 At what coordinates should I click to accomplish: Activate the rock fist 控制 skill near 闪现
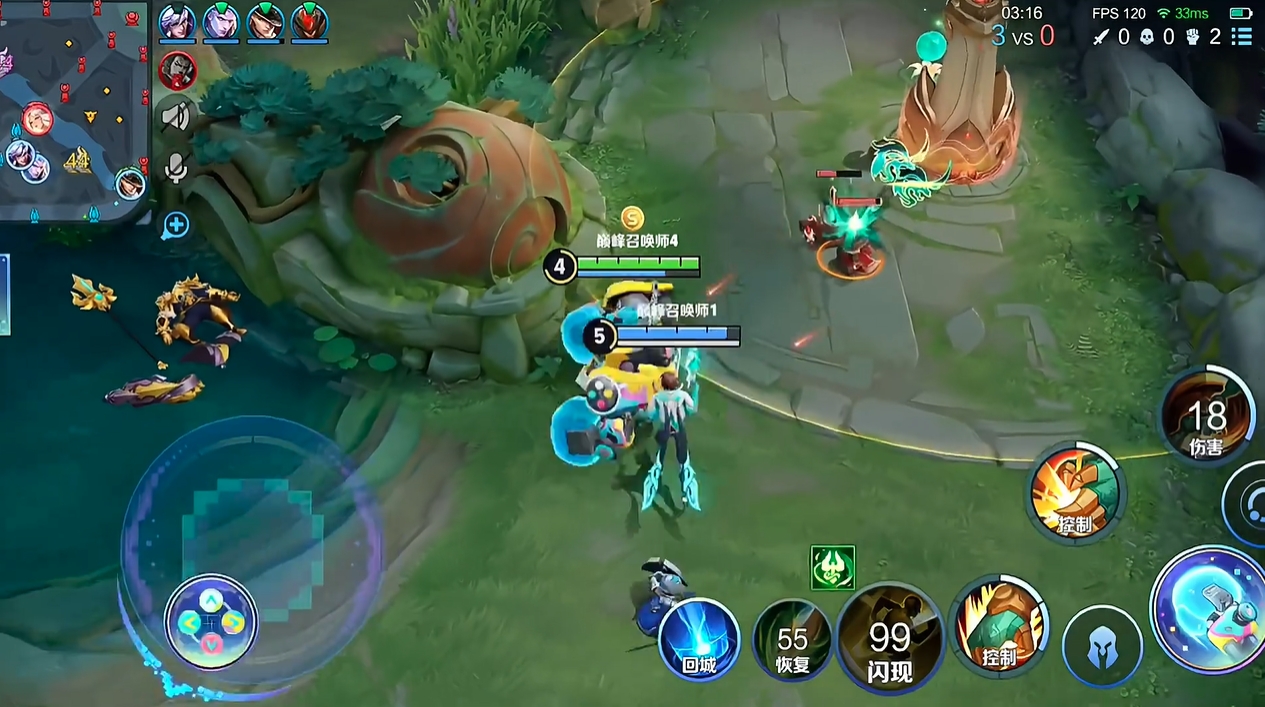click(998, 625)
